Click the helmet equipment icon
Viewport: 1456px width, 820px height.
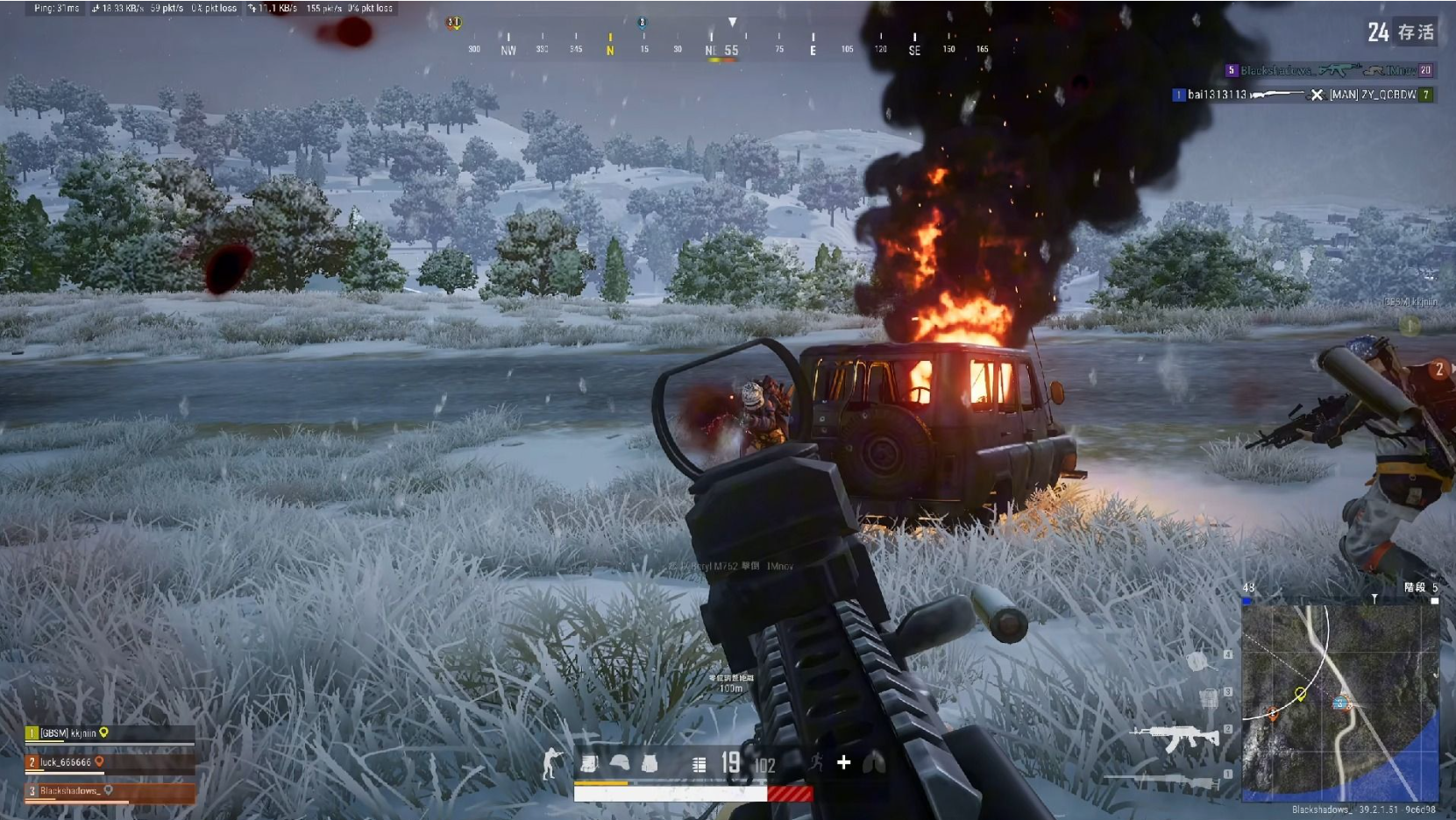click(x=620, y=764)
